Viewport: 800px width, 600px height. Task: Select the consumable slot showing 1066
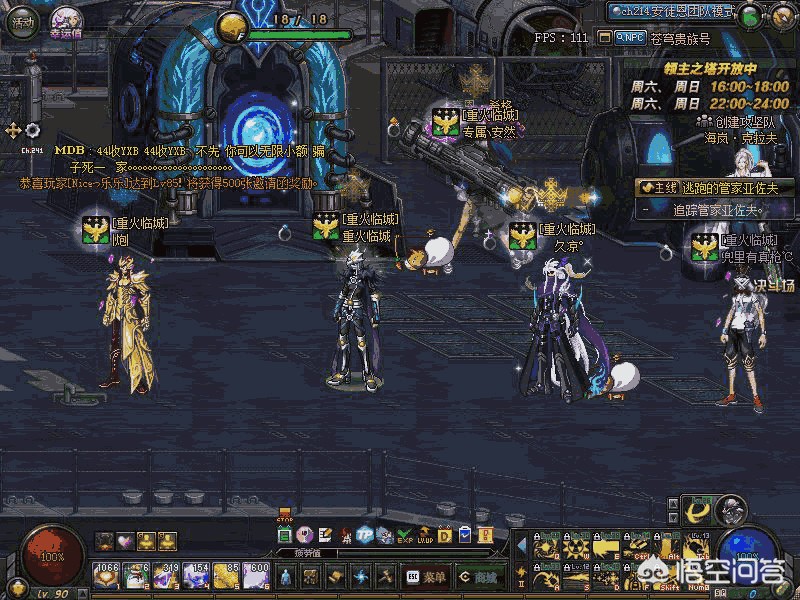pyautogui.click(x=105, y=575)
